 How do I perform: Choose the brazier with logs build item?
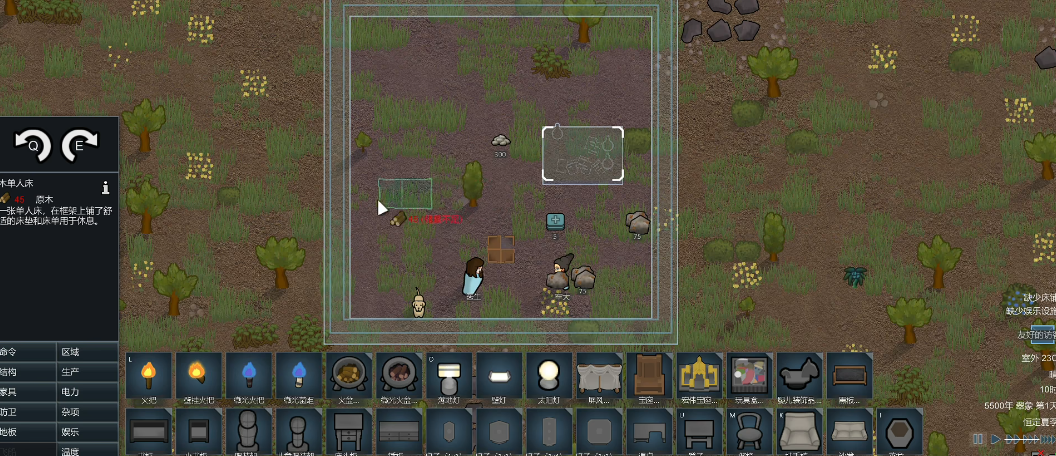pyautogui.click(x=348, y=376)
